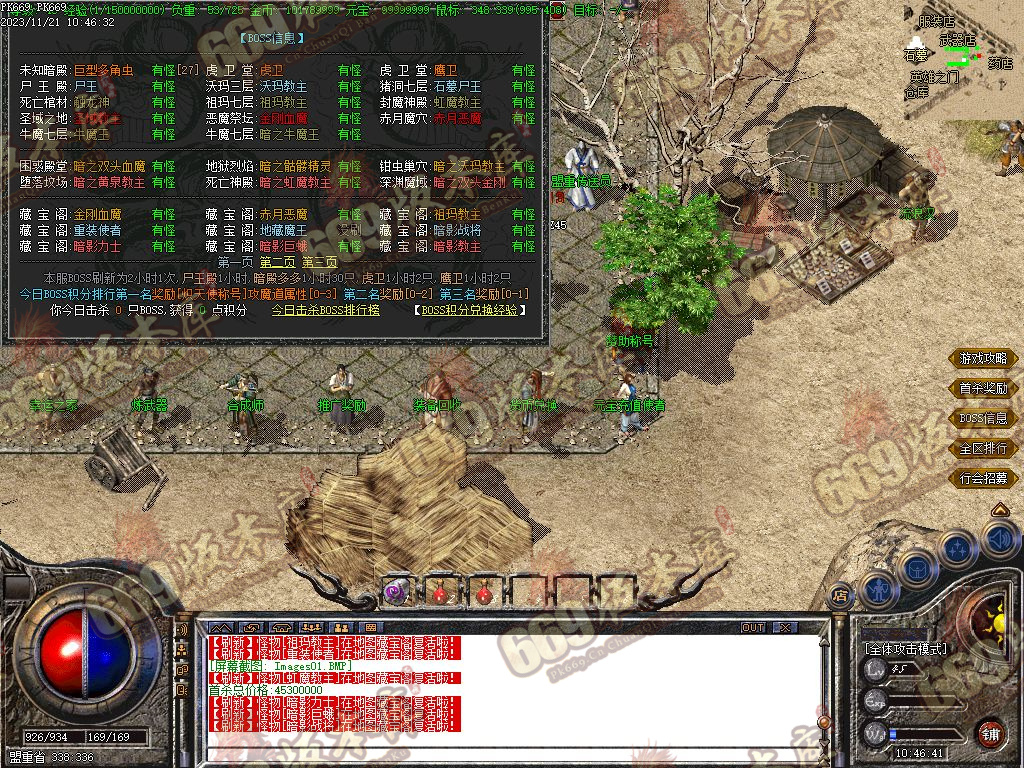Click the OUT button on chat bar
This screenshot has width=1024, height=768.
click(x=753, y=627)
